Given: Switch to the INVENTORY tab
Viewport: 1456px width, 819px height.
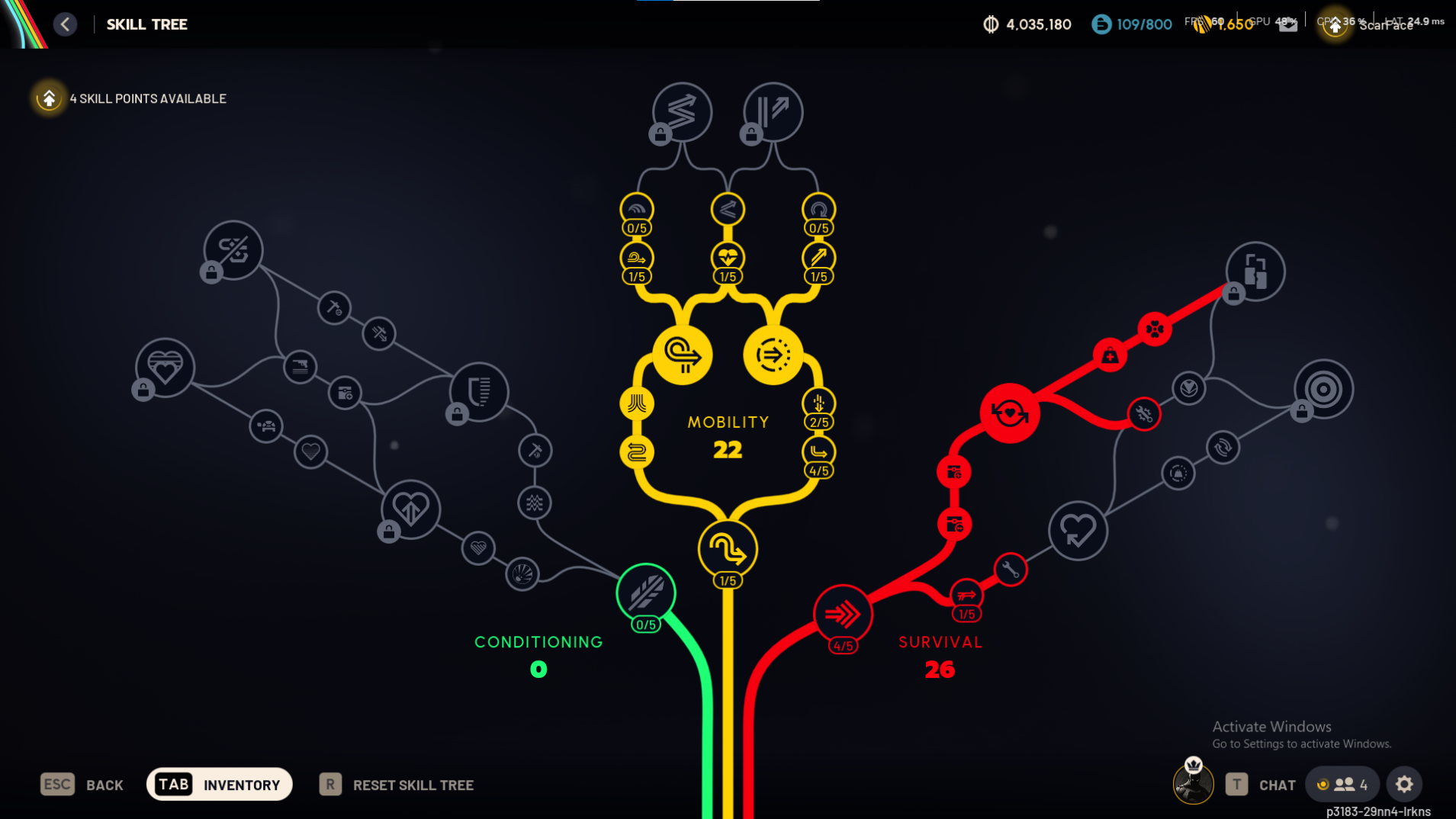Looking at the screenshot, I should 220,784.
